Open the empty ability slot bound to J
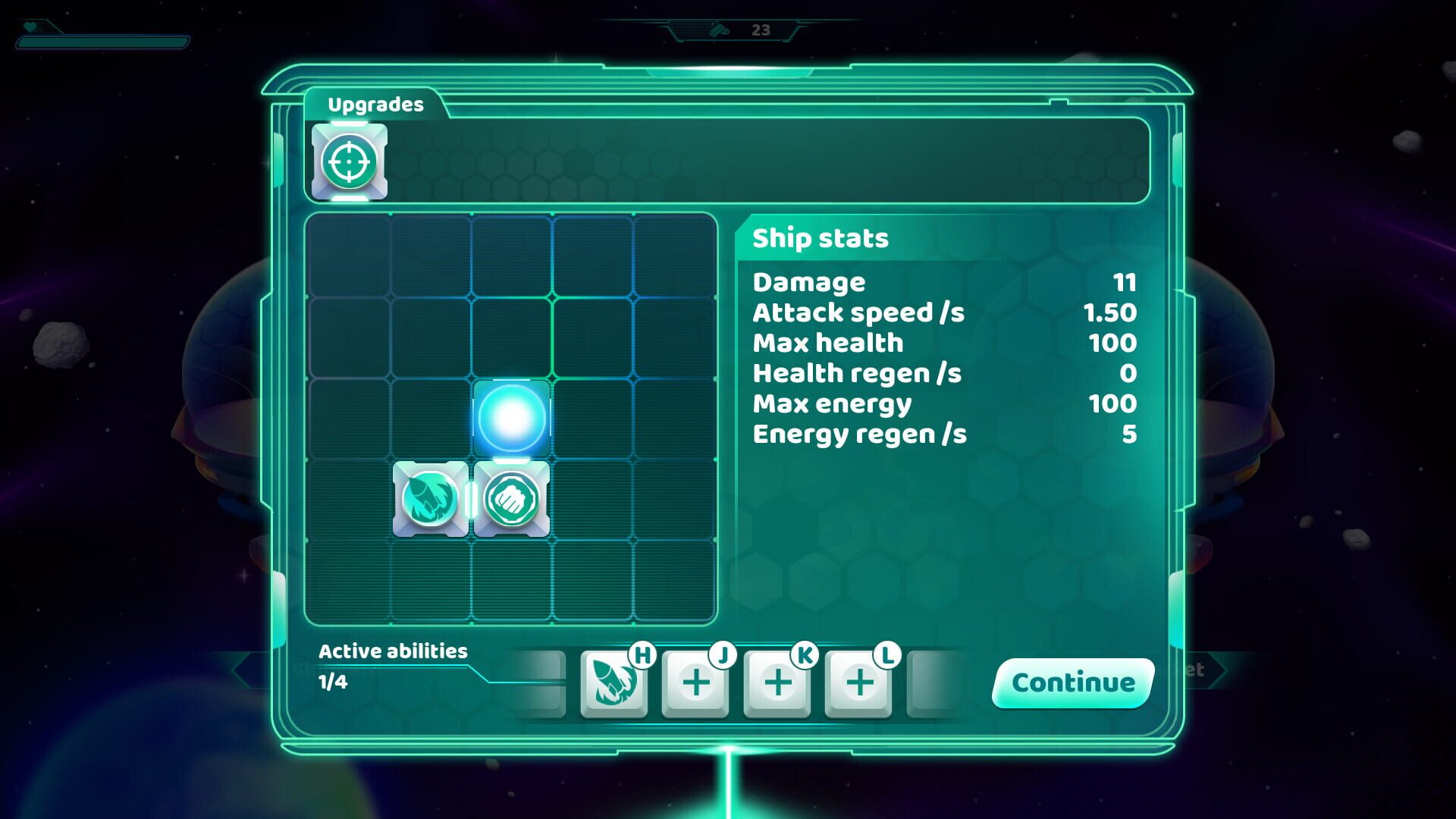This screenshot has height=819, width=1456. point(696,681)
